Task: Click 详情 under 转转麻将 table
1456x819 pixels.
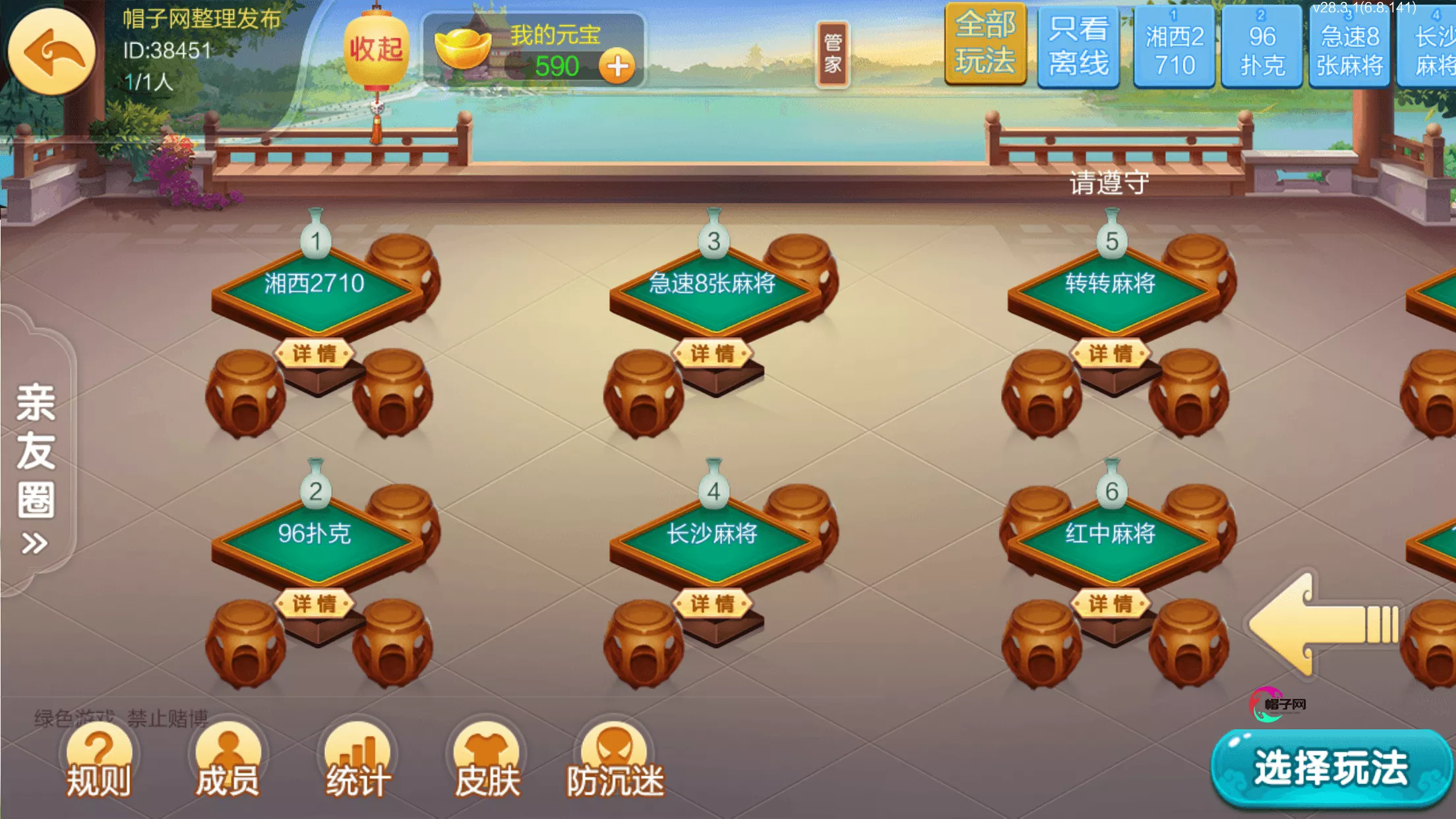Action: point(1112,353)
